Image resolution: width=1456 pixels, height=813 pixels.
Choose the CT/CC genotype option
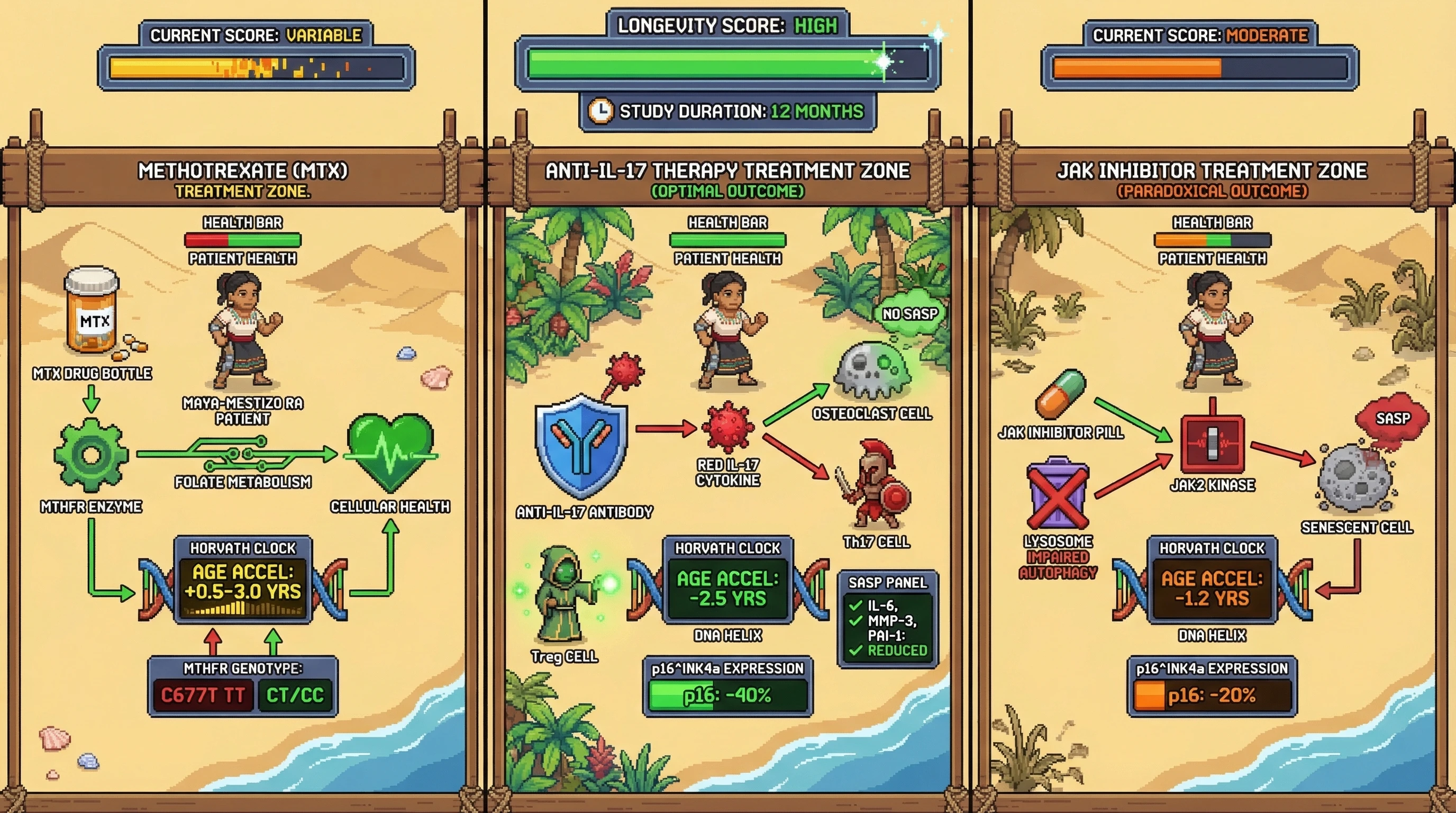pos(295,694)
